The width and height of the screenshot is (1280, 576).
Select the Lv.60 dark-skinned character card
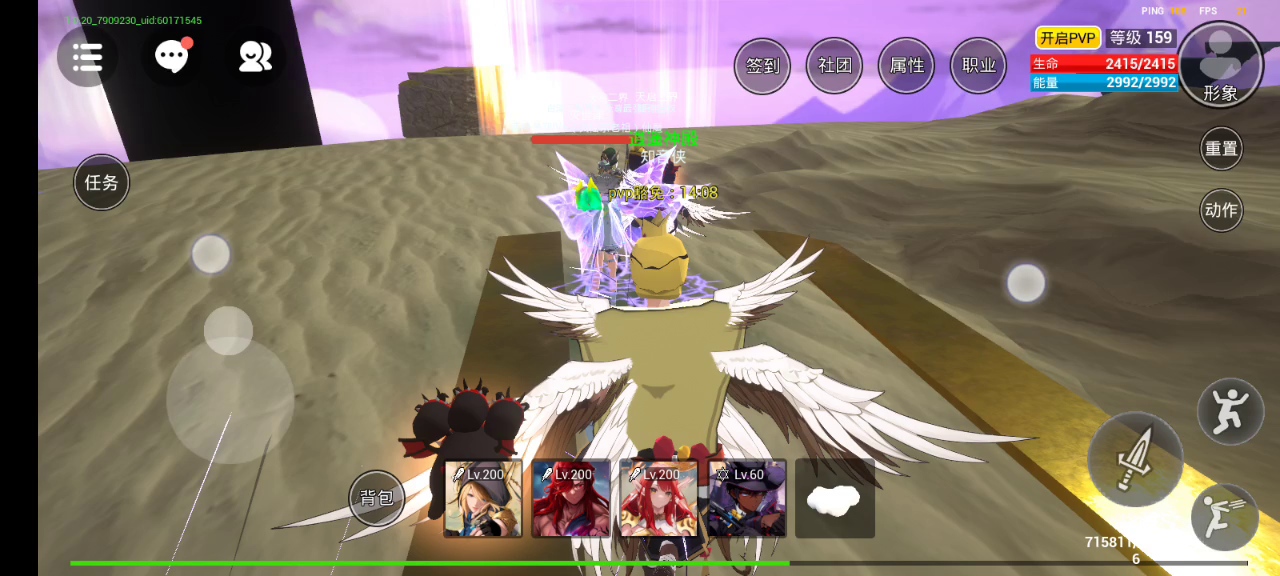point(747,498)
